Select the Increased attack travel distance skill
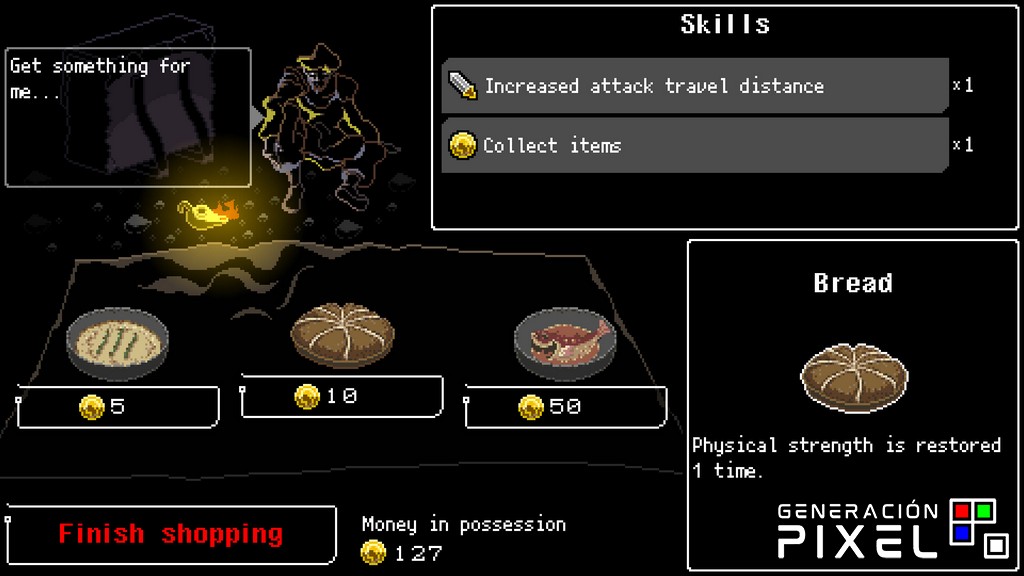The width and height of the screenshot is (1024, 576). coord(695,86)
